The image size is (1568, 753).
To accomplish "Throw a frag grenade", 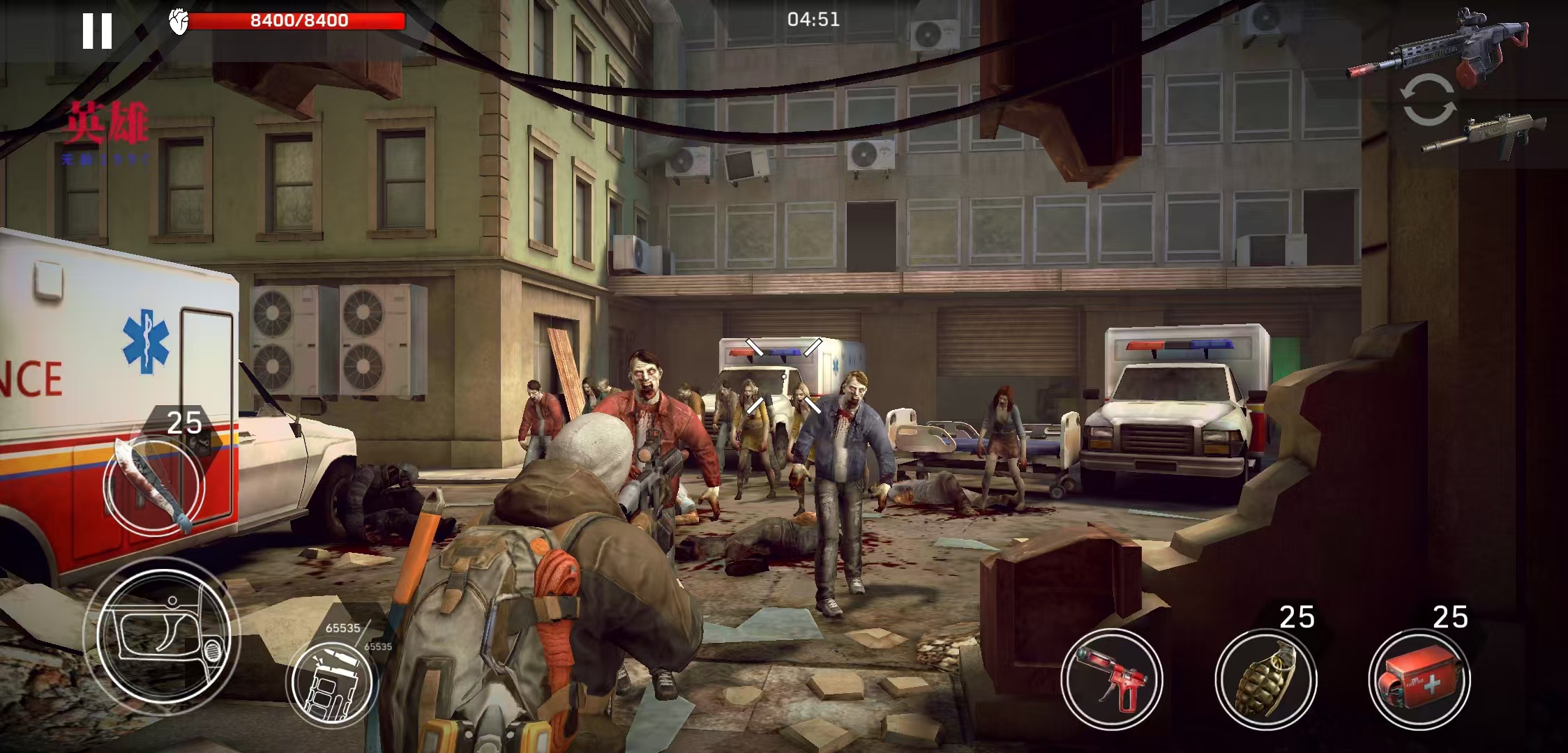I will tap(1265, 678).
